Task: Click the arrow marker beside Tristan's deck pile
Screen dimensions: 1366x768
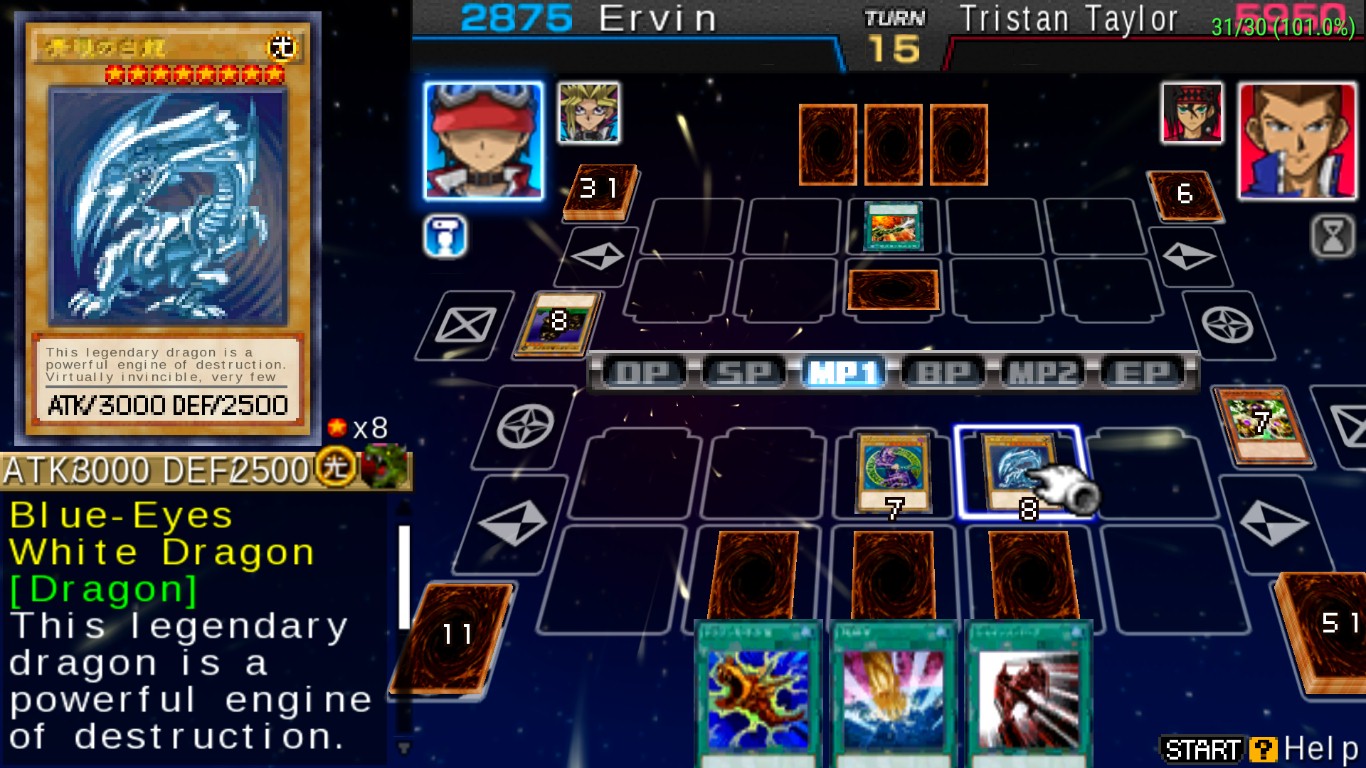Action: (1188, 257)
